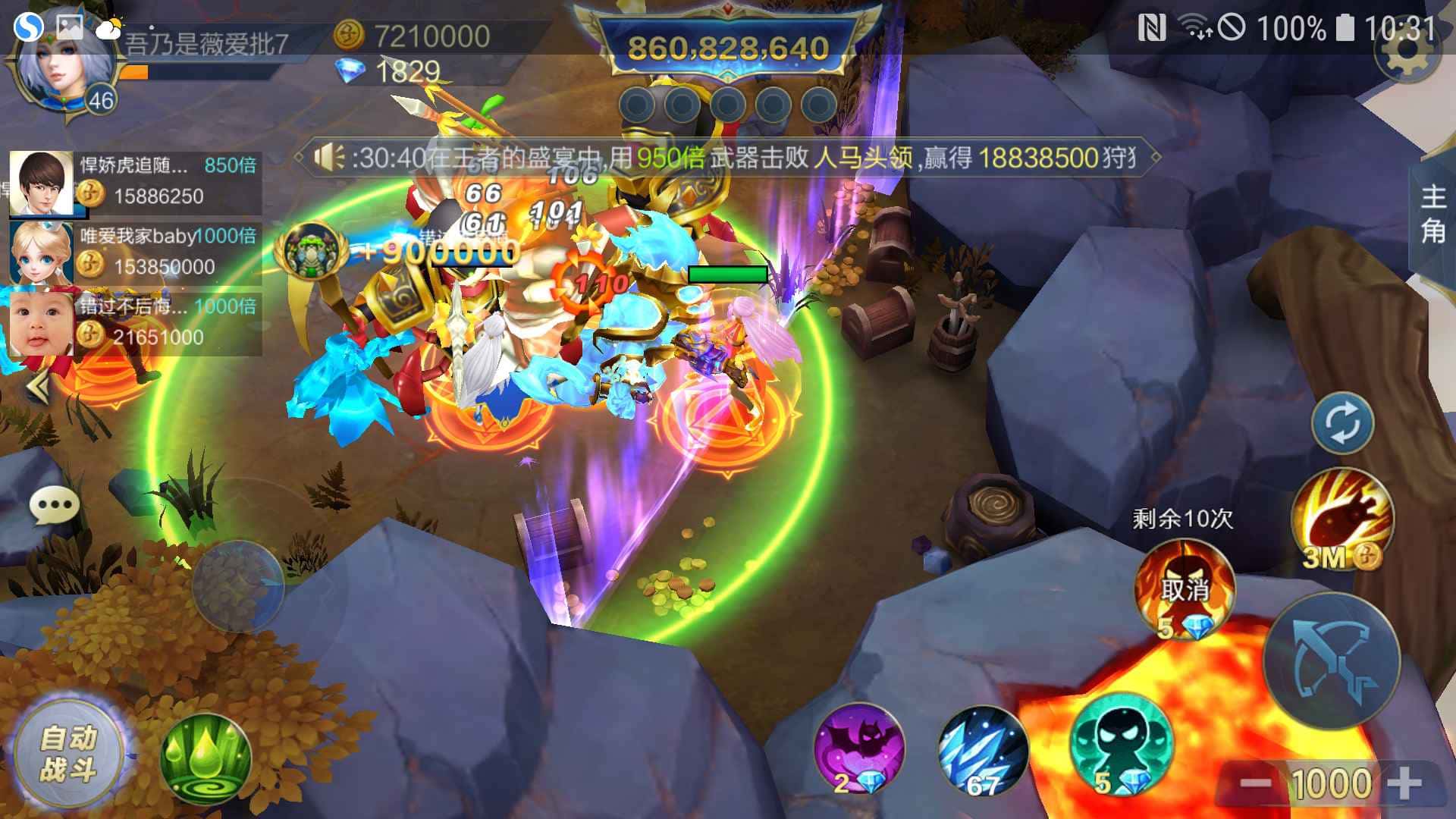
Task: Tap the crossbow attack button
Action: pyautogui.click(x=1332, y=660)
